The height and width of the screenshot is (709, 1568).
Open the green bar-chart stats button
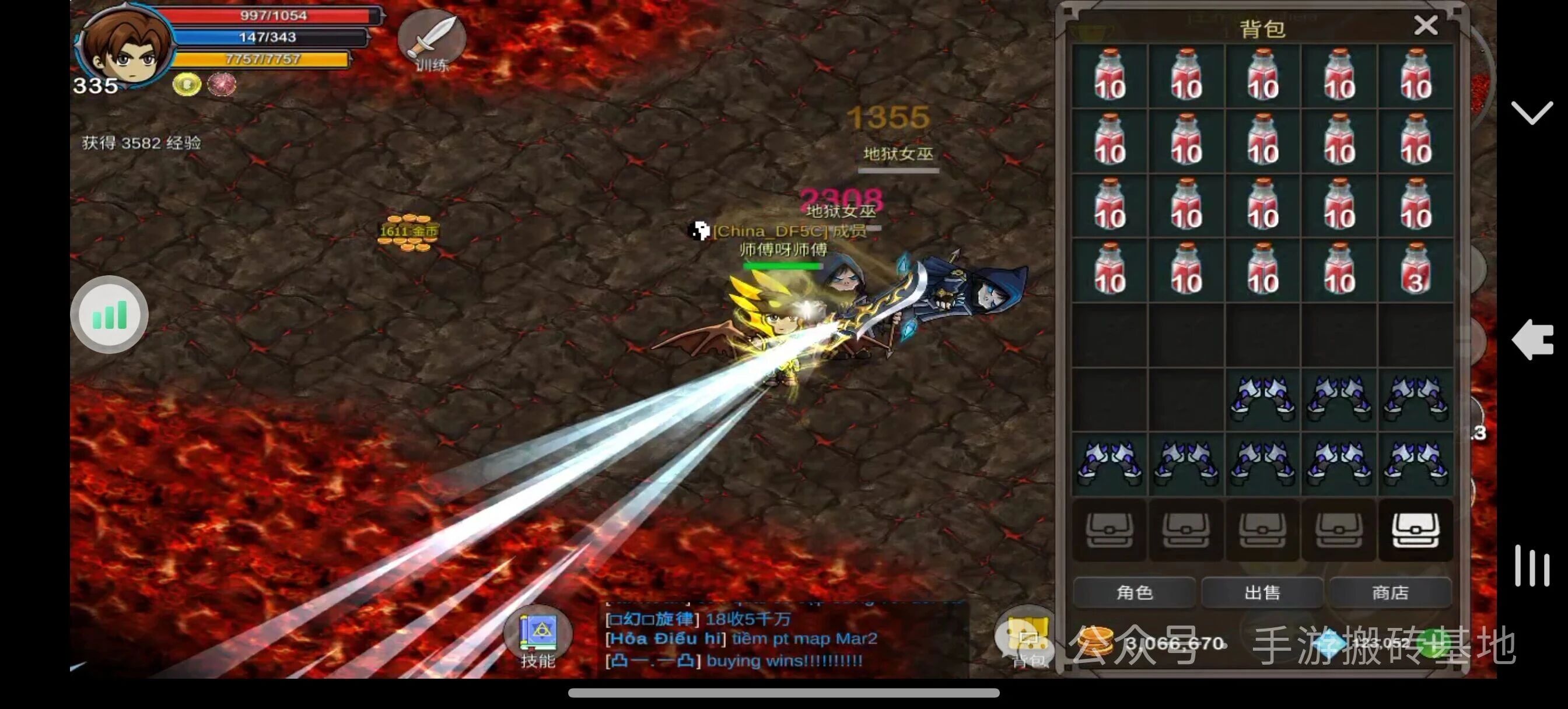pos(110,315)
